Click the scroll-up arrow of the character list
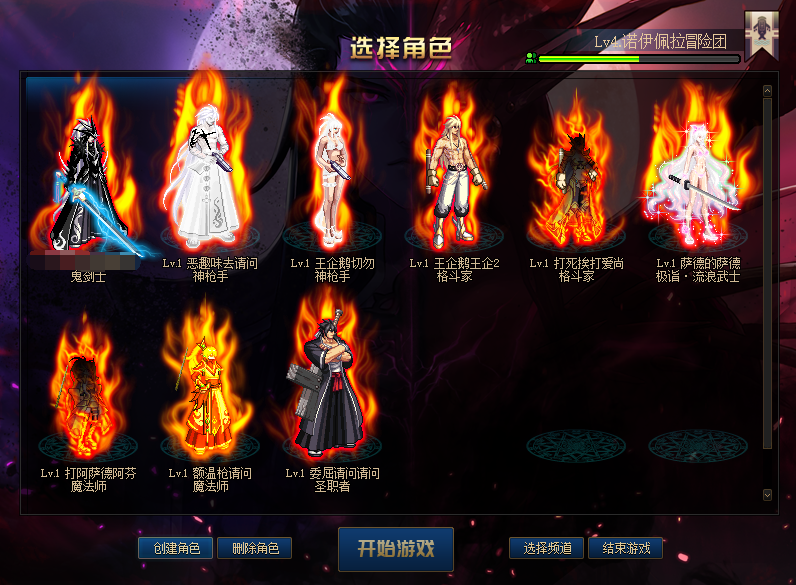Screen dimensions: 796x585 (x=767, y=91)
